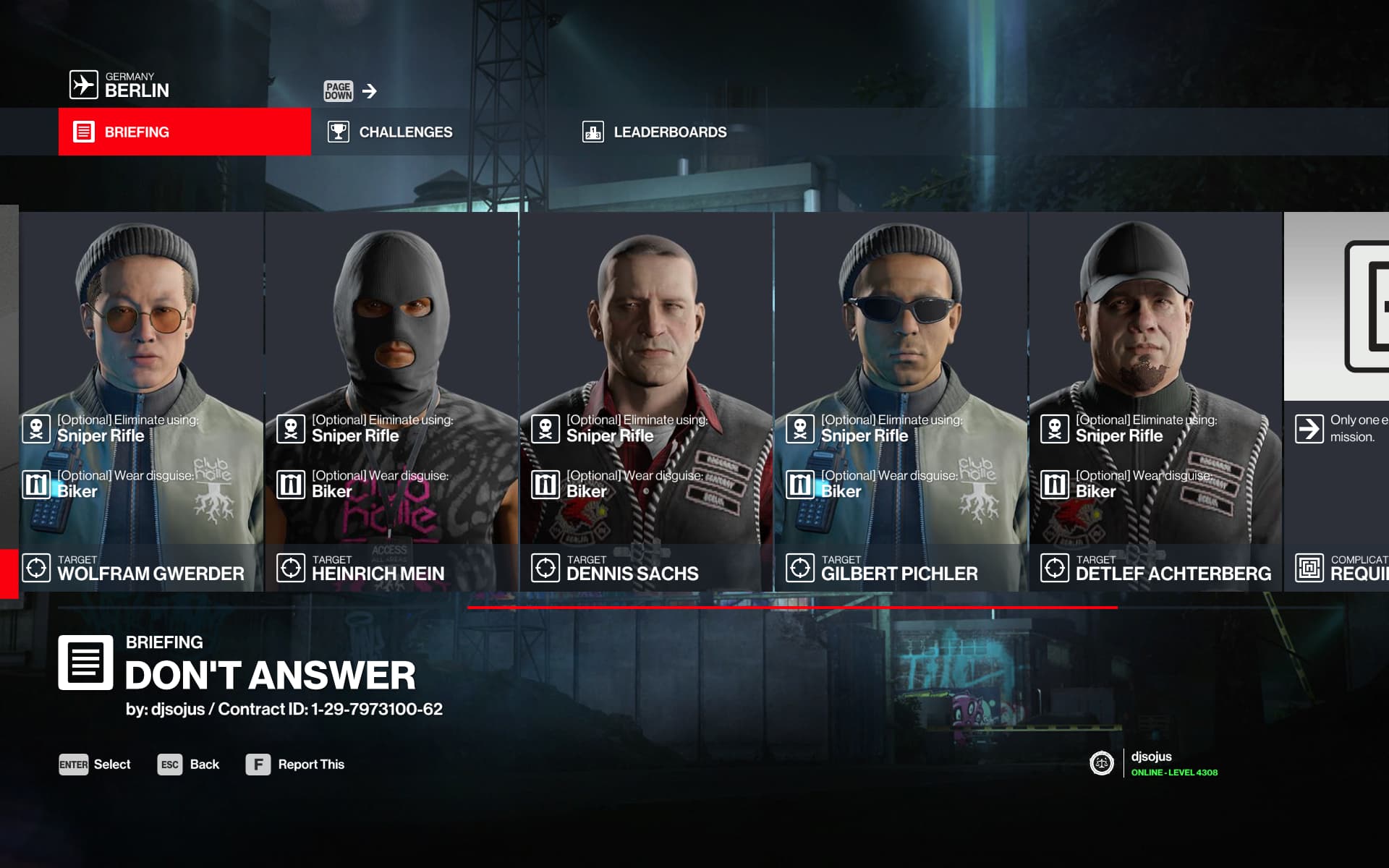Image resolution: width=1389 pixels, height=868 pixels.
Task: Go back with the Back button
Action: tap(188, 765)
